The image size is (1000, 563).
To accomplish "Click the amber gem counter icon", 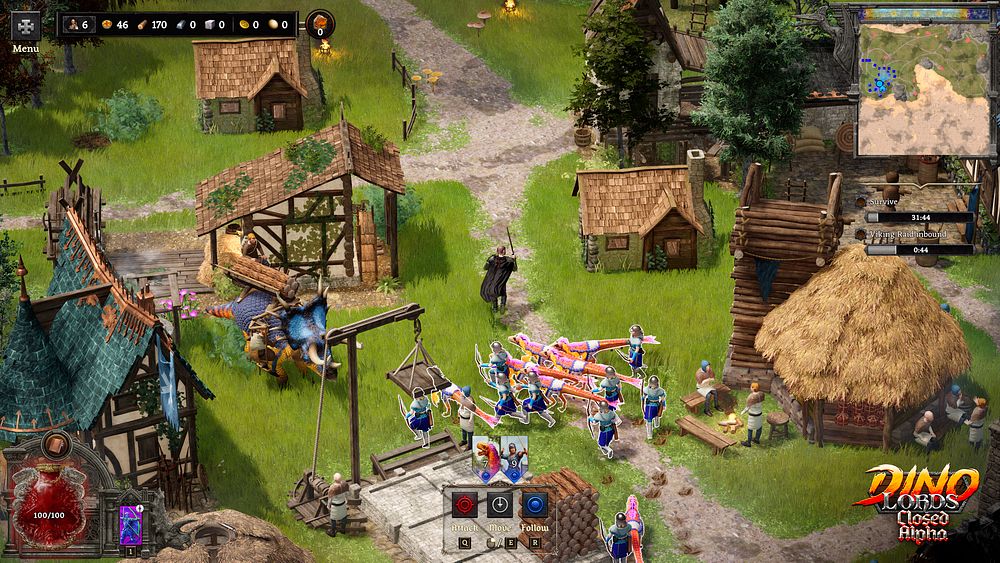I will 320,23.
